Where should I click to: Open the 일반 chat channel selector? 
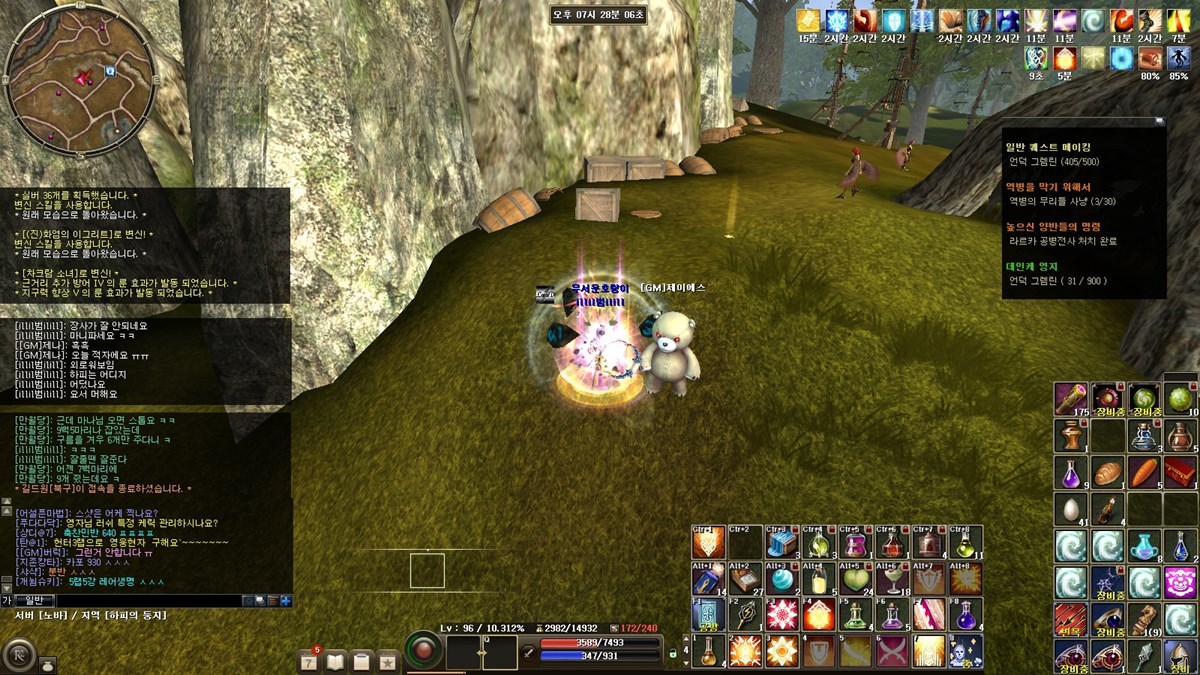coord(35,600)
